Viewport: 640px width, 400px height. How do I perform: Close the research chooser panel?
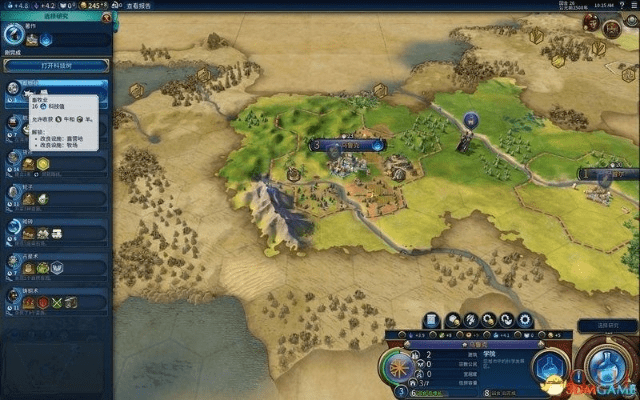click(106, 17)
